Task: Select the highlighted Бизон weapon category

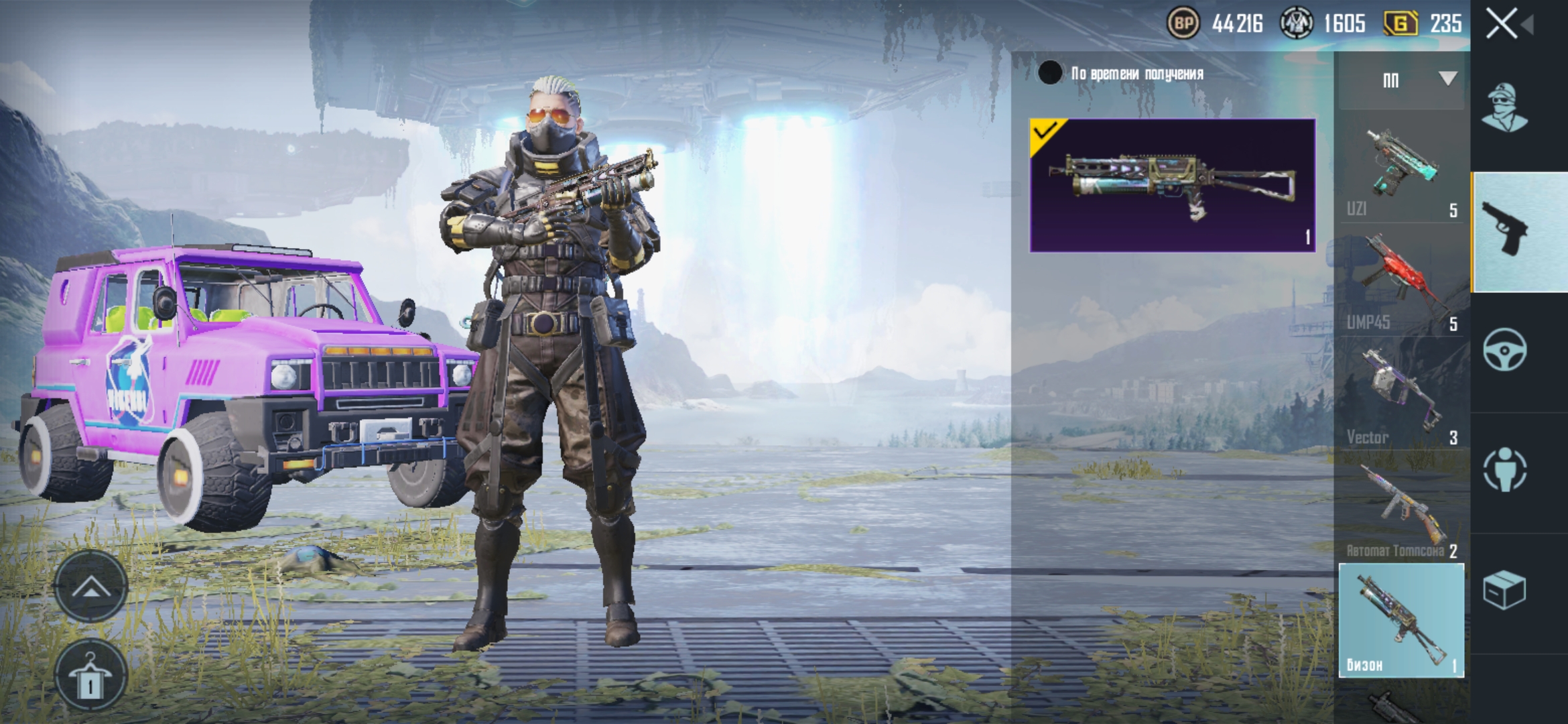Action: pyautogui.click(x=1401, y=621)
